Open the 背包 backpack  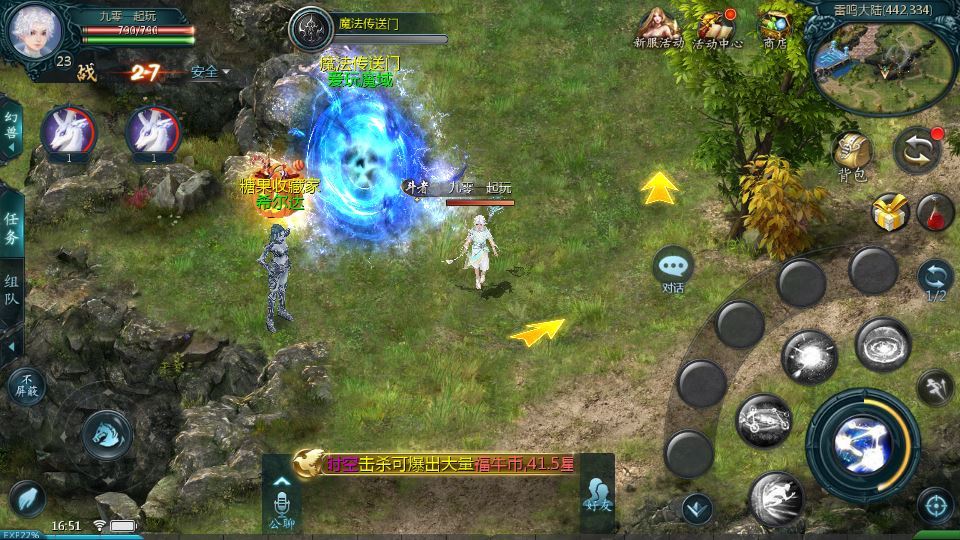point(852,153)
